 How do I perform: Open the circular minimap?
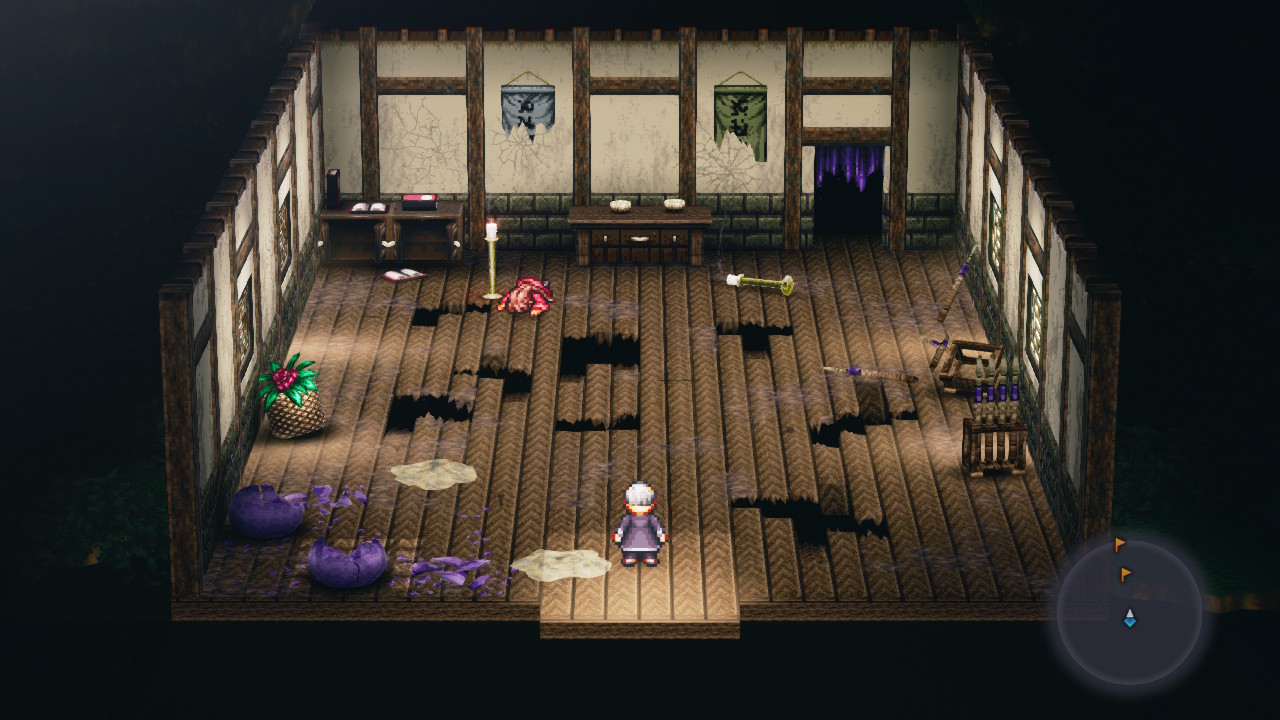(1129, 612)
